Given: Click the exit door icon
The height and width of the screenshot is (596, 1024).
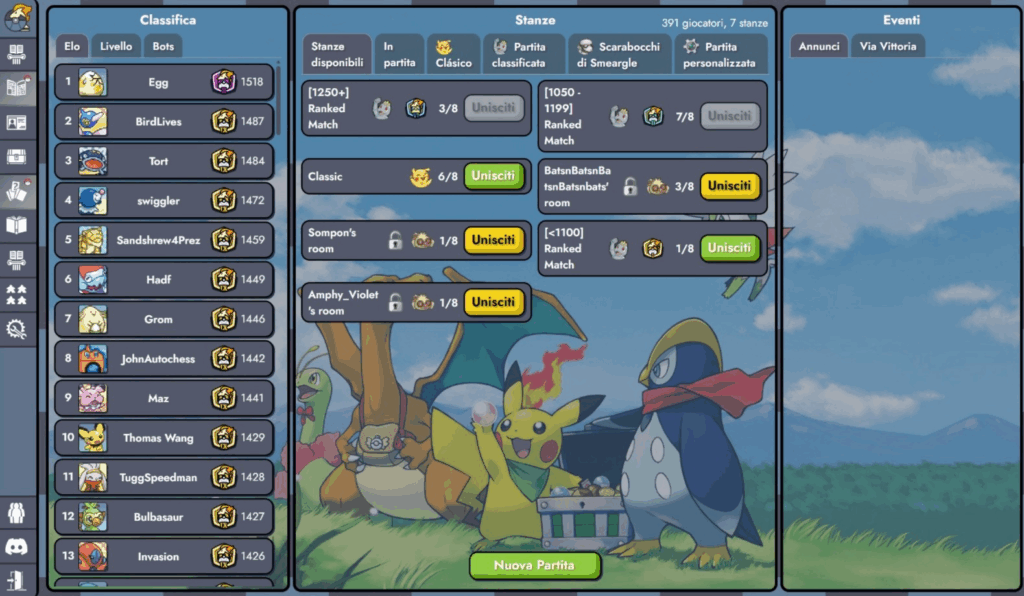Looking at the screenshot, I should pyautogui.click(x=16, y=579).
